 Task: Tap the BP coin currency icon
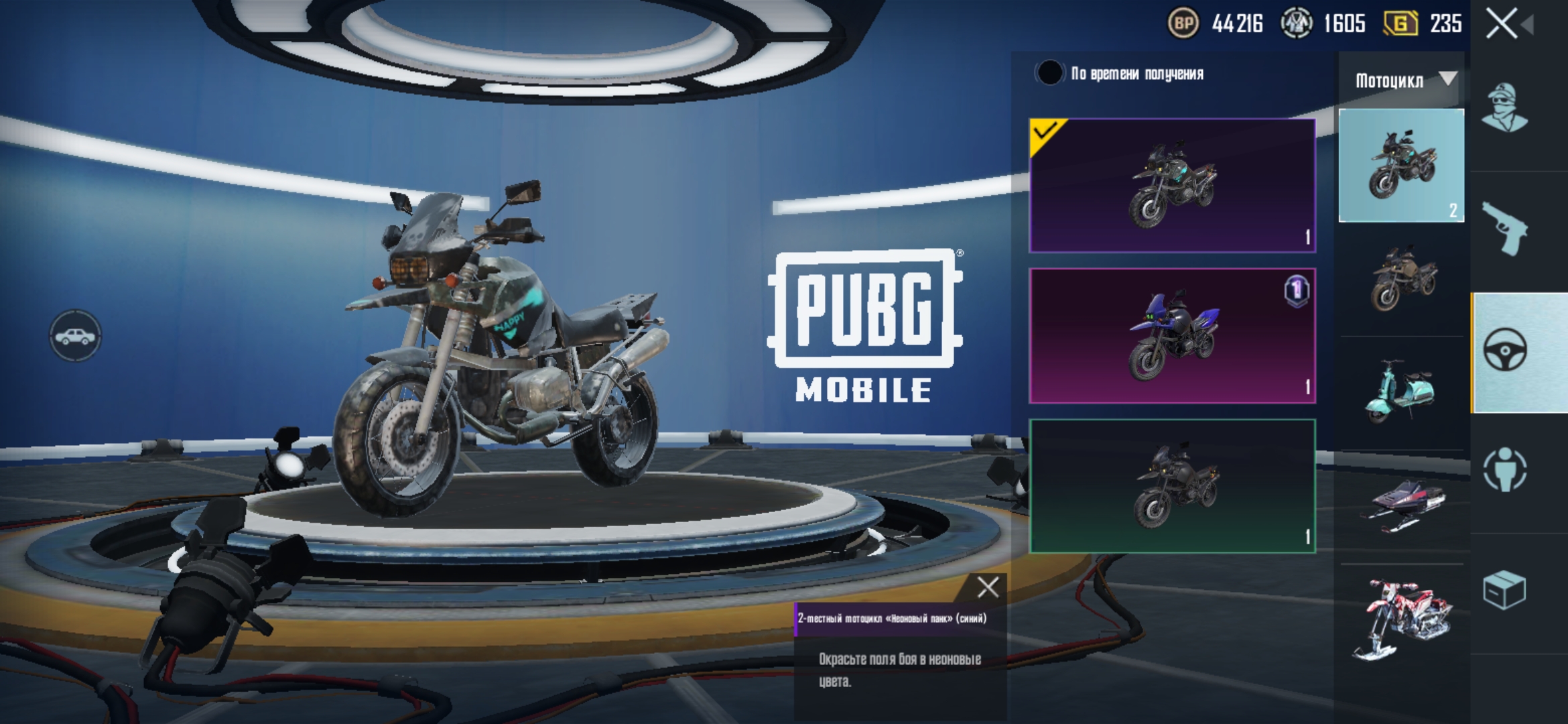(x=1183, y=24)
